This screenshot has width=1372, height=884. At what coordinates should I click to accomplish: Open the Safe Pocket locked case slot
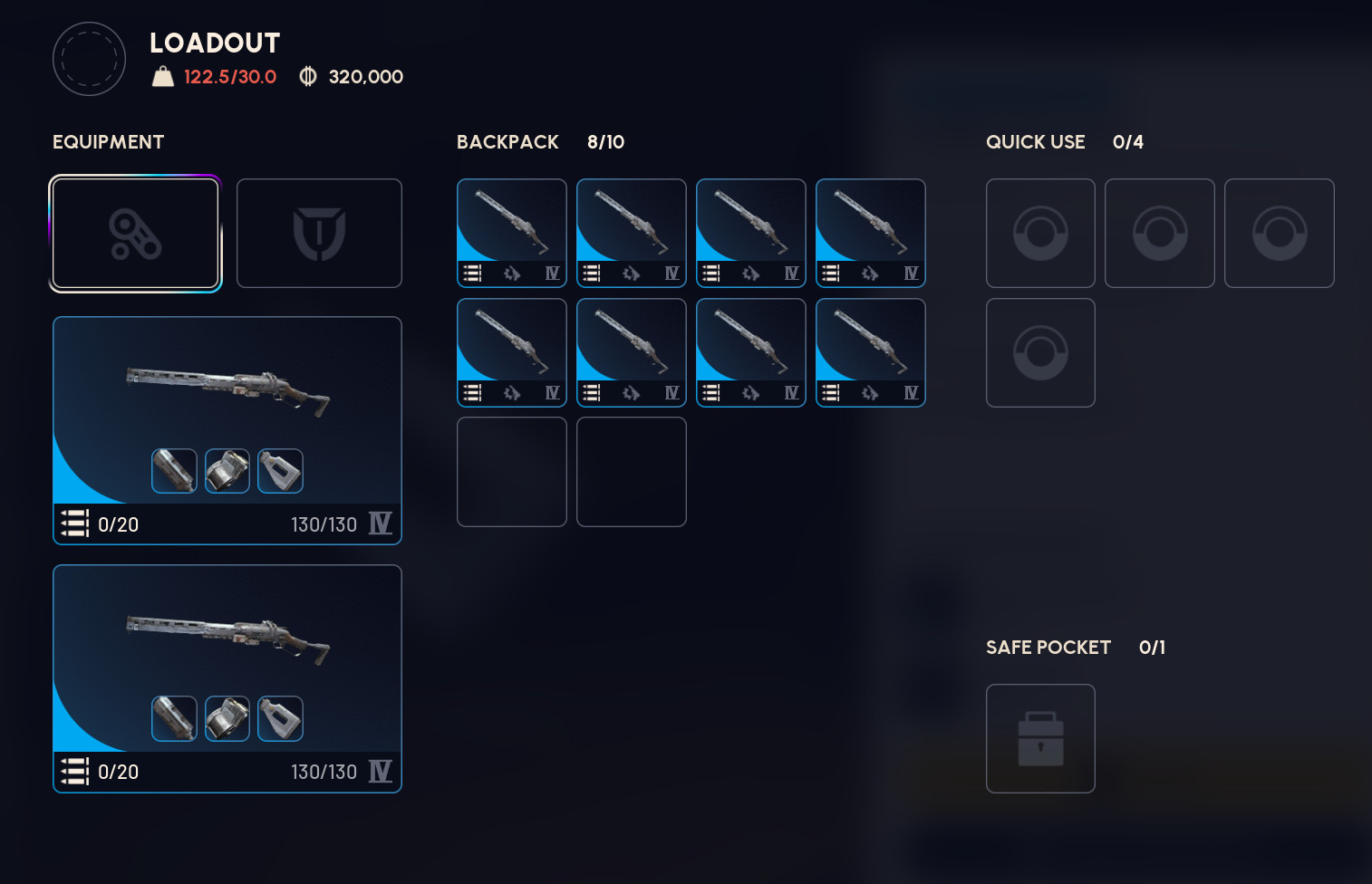pyautogui.click(x=1039, y=738)
